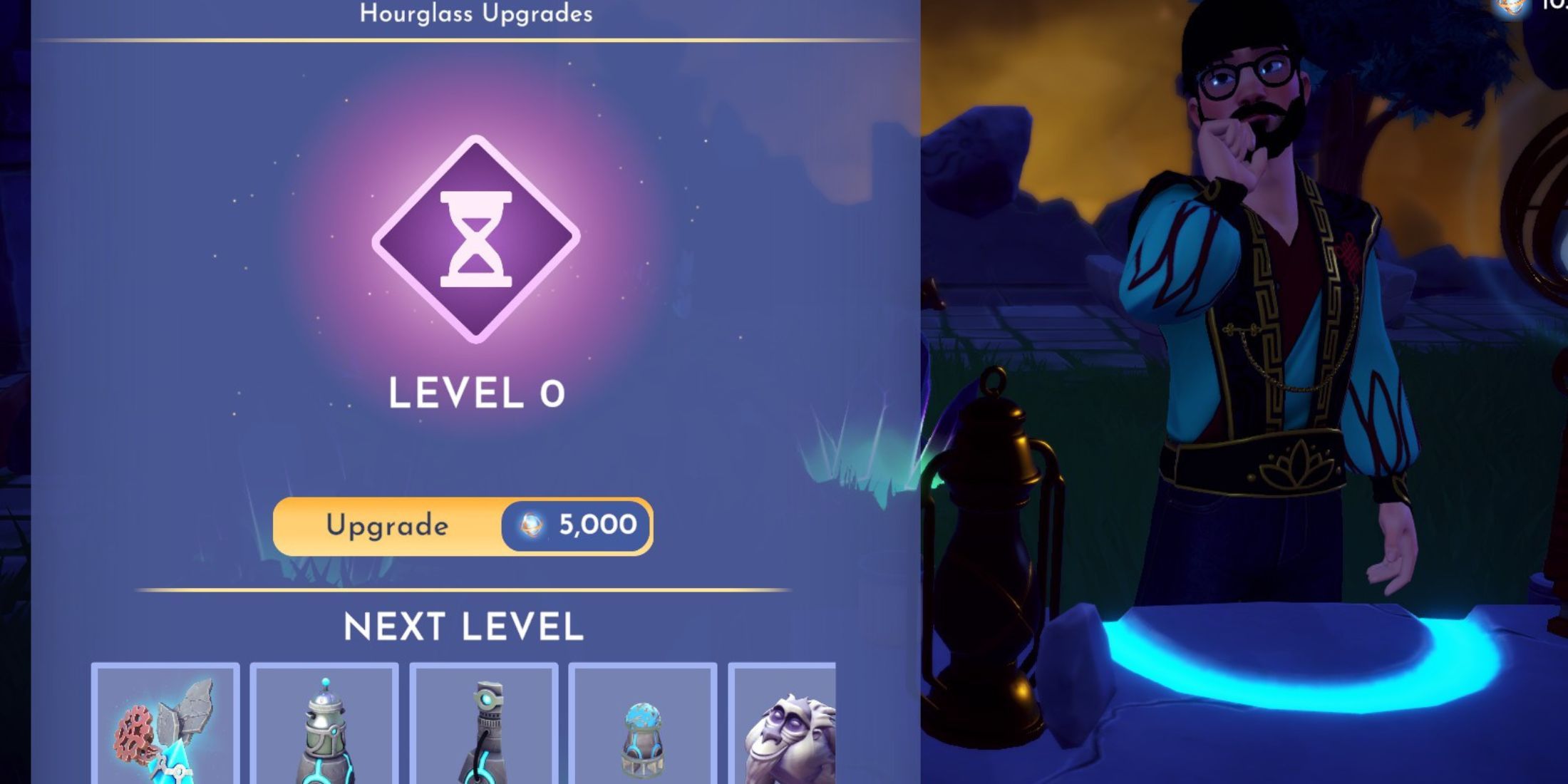Click the golden Upgrade progress bar
This screenshot has width=1568, height=784.
[x=388, y=526]
